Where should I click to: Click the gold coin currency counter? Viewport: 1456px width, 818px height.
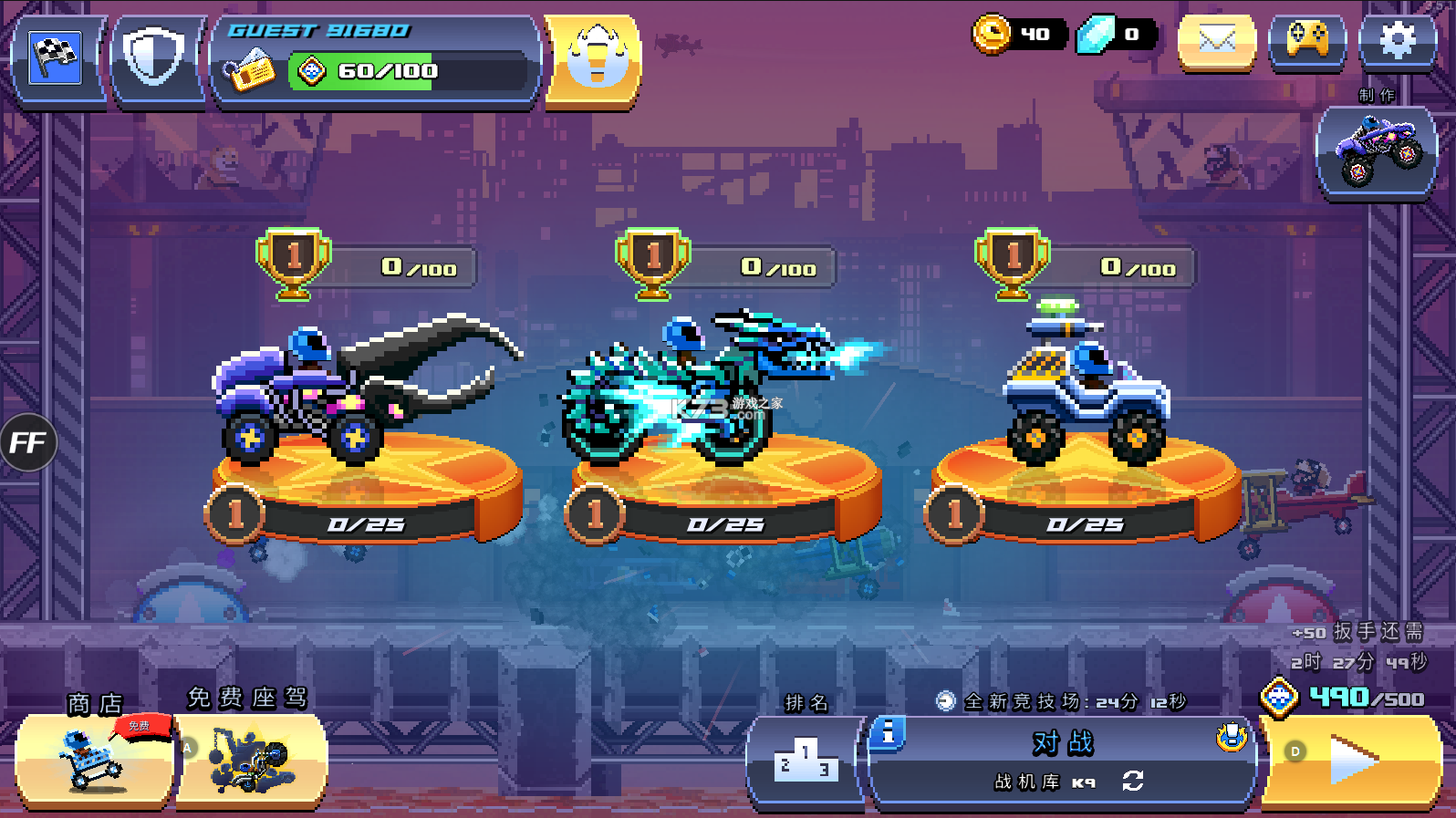pyautogui.click(x=1017, y=35)
